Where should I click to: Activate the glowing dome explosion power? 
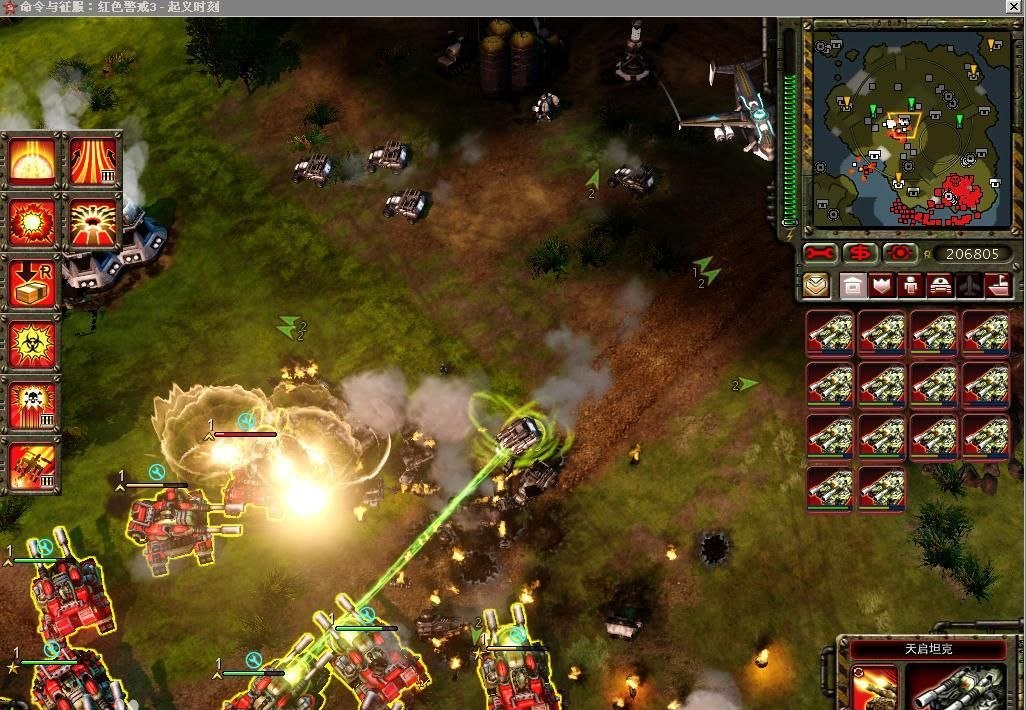33,161
